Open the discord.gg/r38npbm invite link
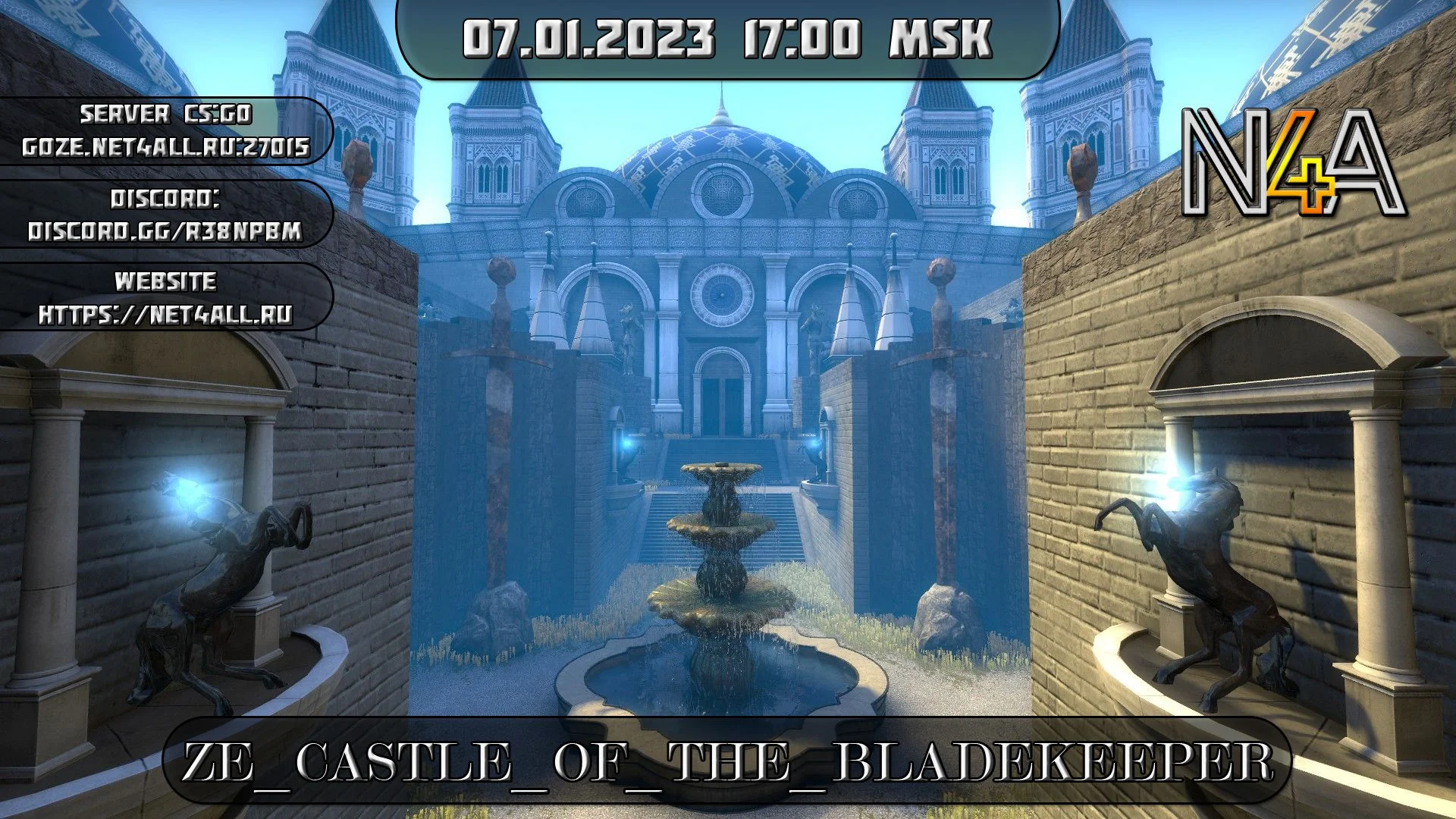The width and height of the screenshot is (1456, 819). pyautogui.click(x=165, y=231)
